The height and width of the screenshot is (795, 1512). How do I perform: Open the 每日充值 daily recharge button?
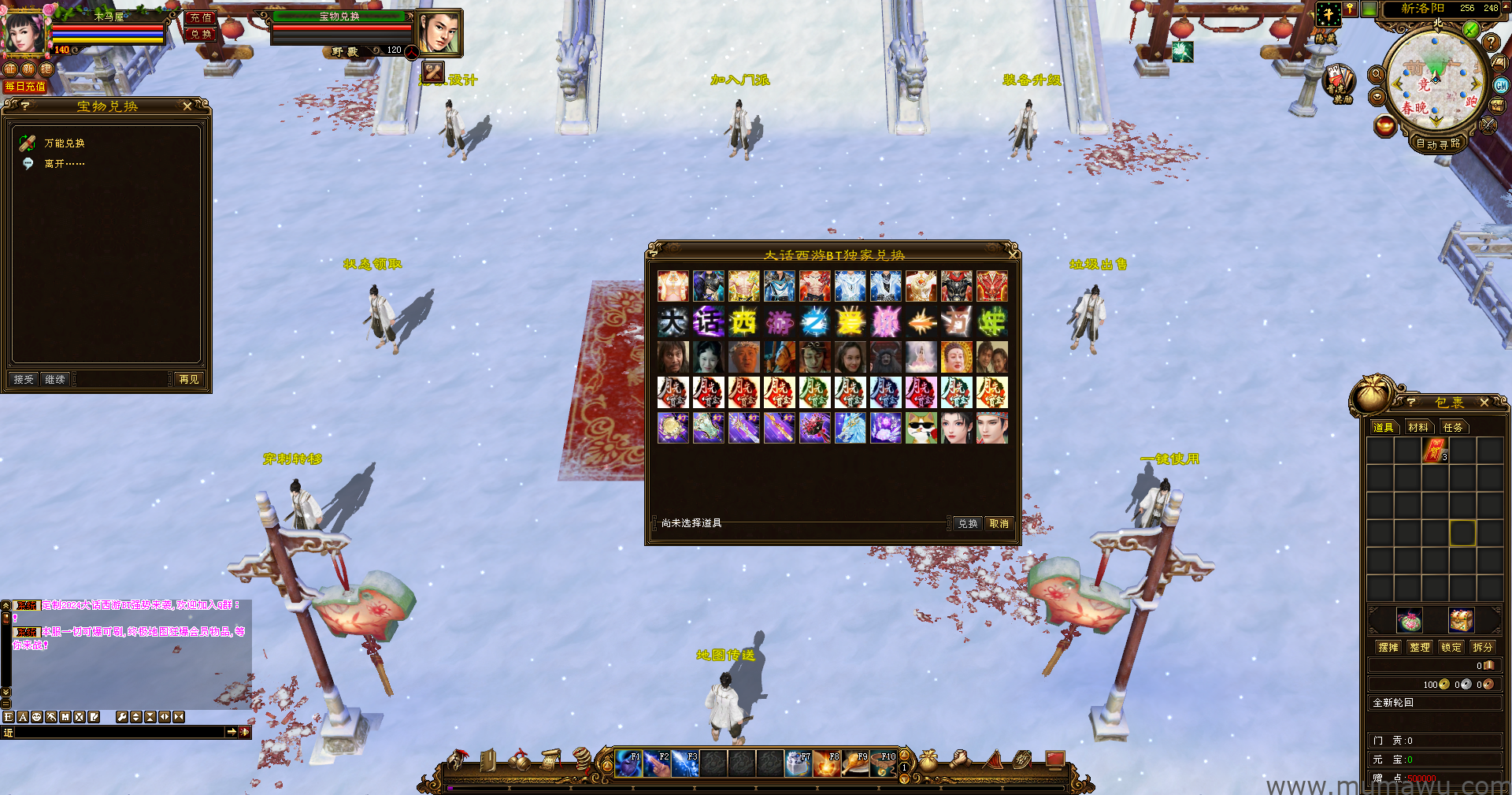(x=25, y=87)
